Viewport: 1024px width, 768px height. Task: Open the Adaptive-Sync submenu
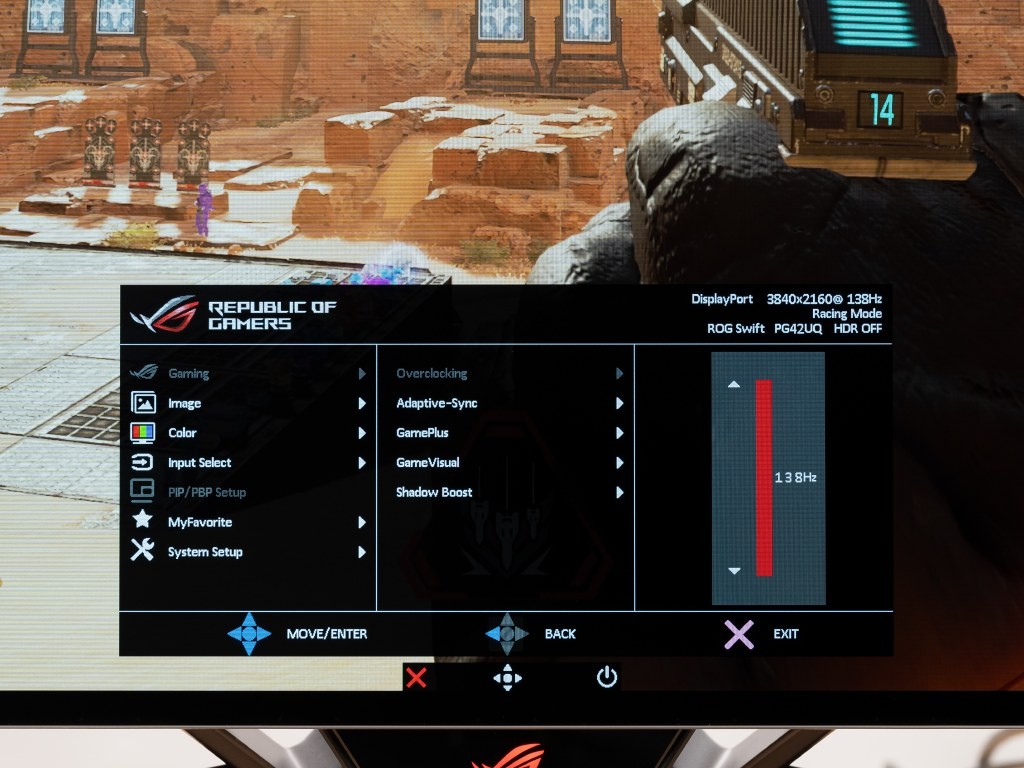437,404
